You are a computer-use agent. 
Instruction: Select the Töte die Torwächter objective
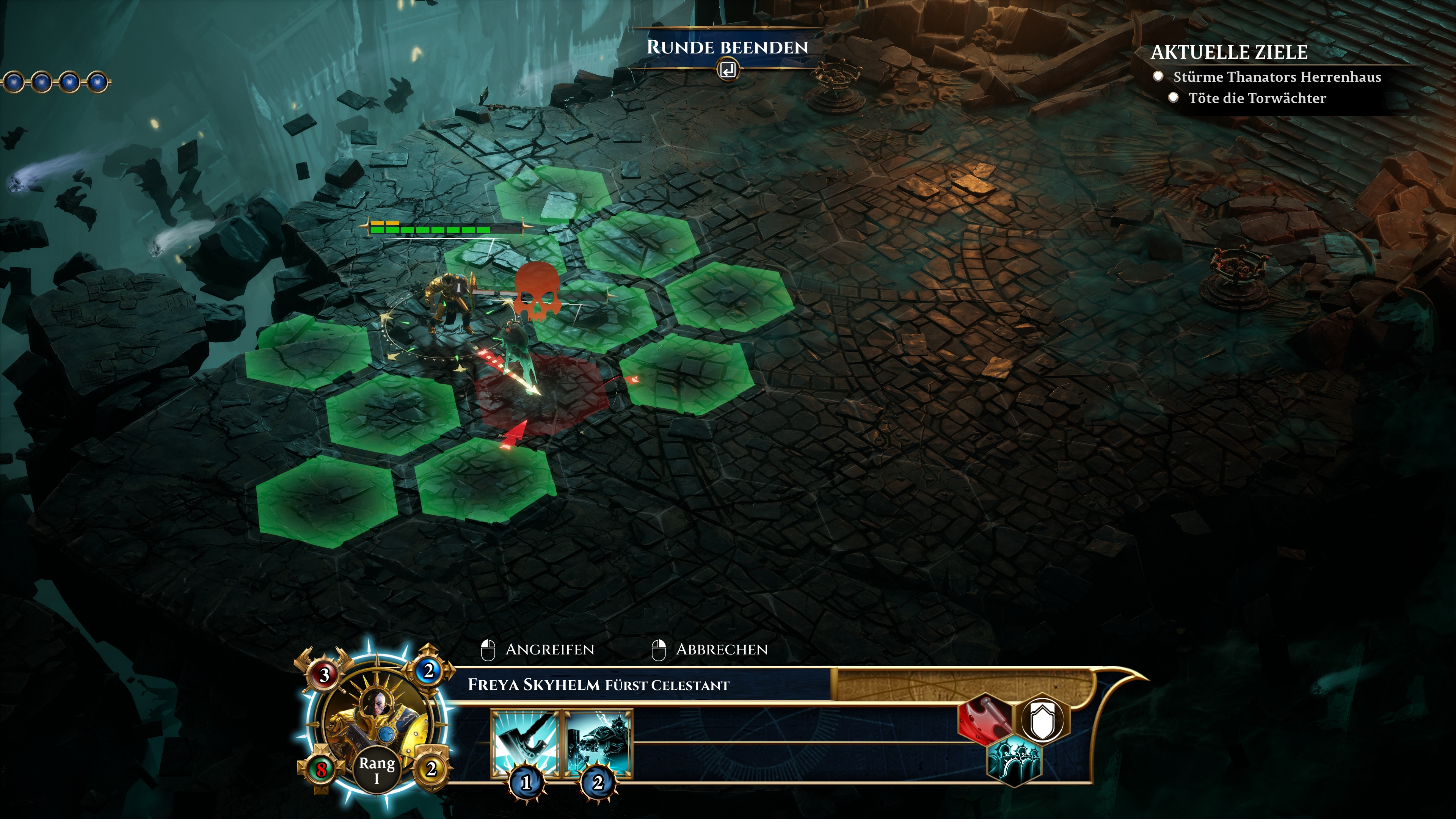[1257, 98]
